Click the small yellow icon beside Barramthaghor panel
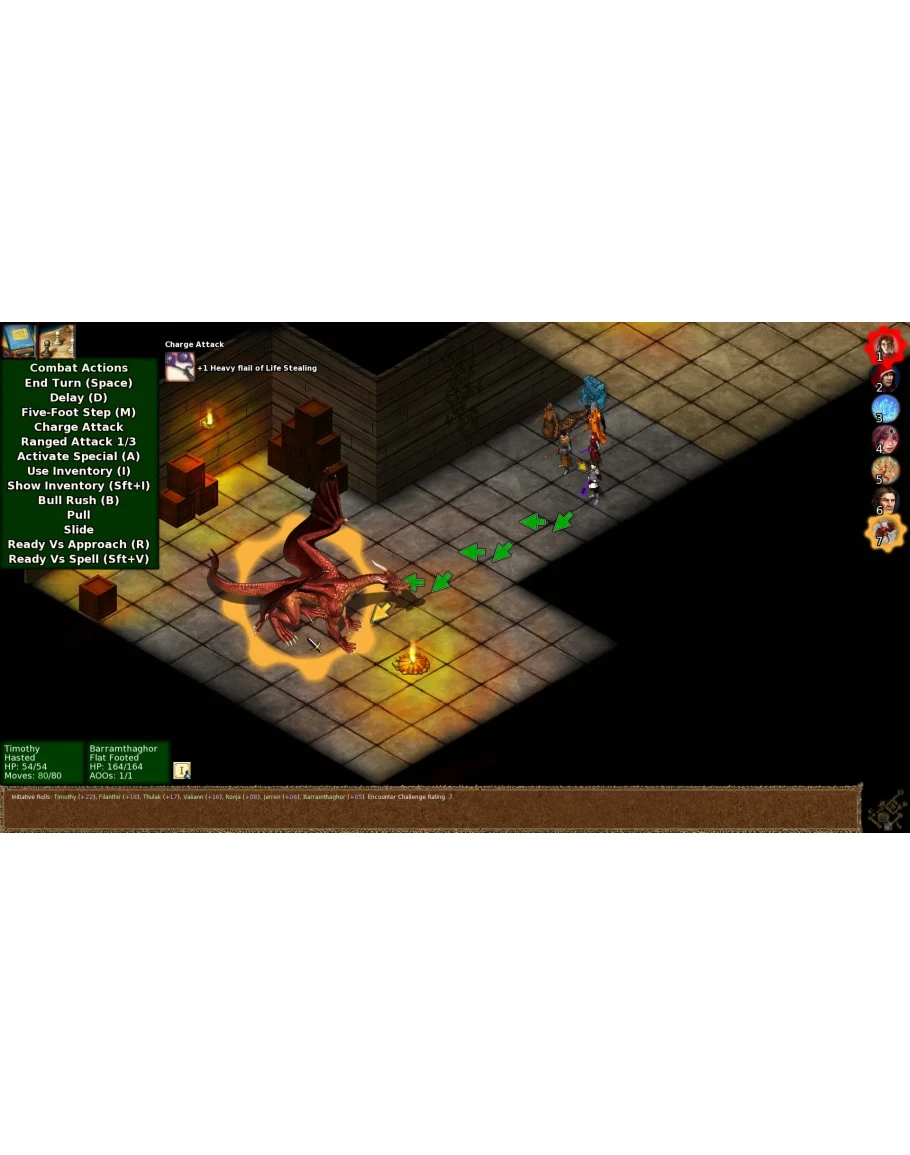 point(182,770)
